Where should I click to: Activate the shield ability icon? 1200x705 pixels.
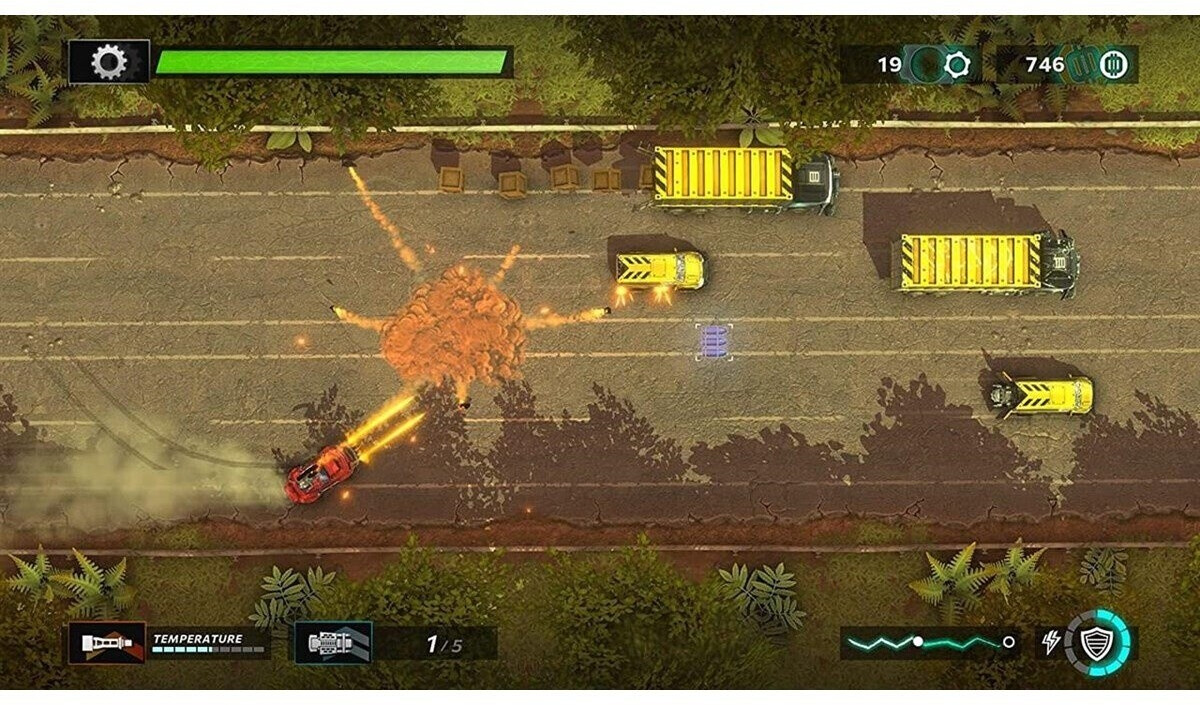tap(1097, 642)
